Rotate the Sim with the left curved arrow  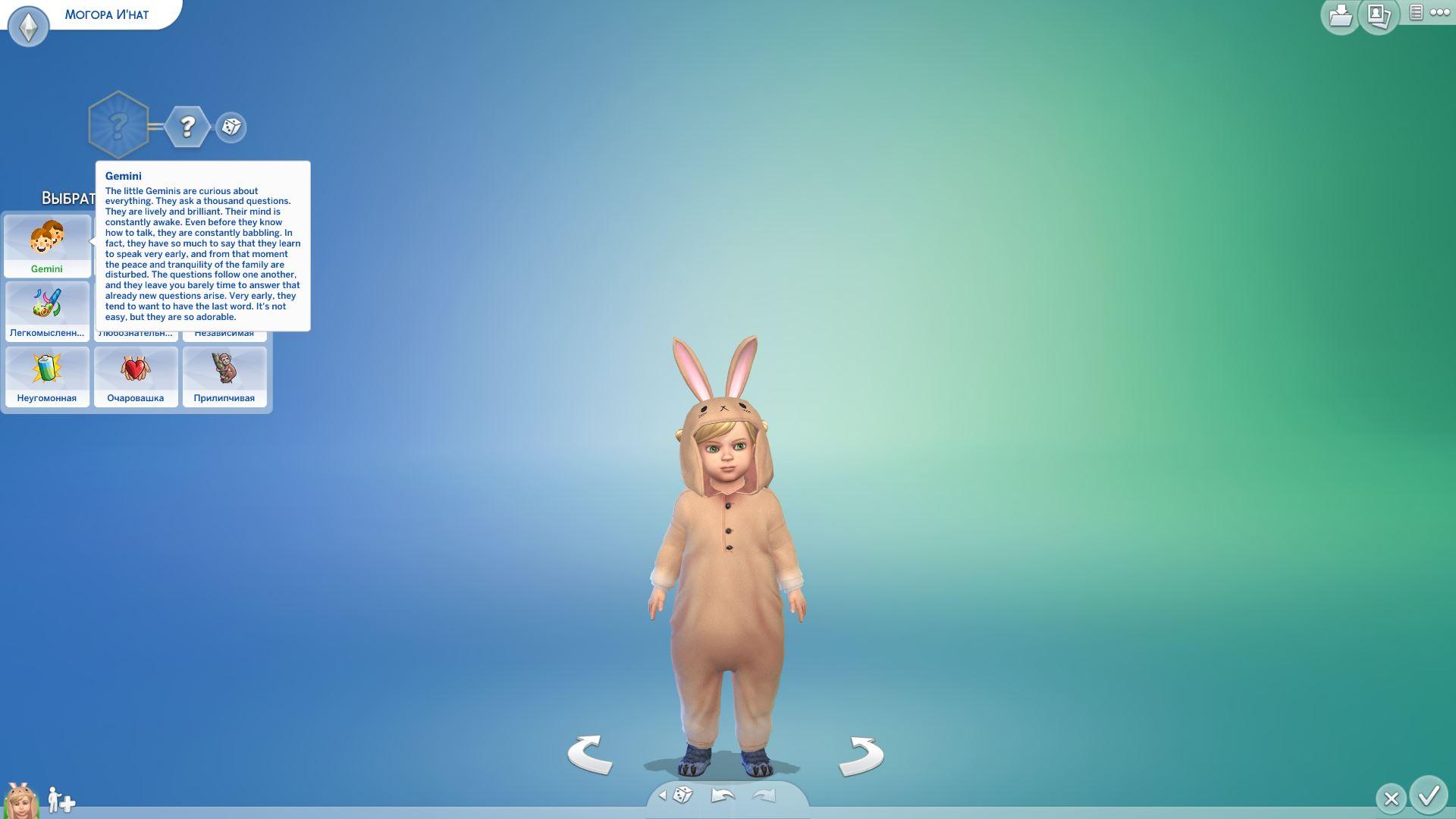tap(591, 755)
